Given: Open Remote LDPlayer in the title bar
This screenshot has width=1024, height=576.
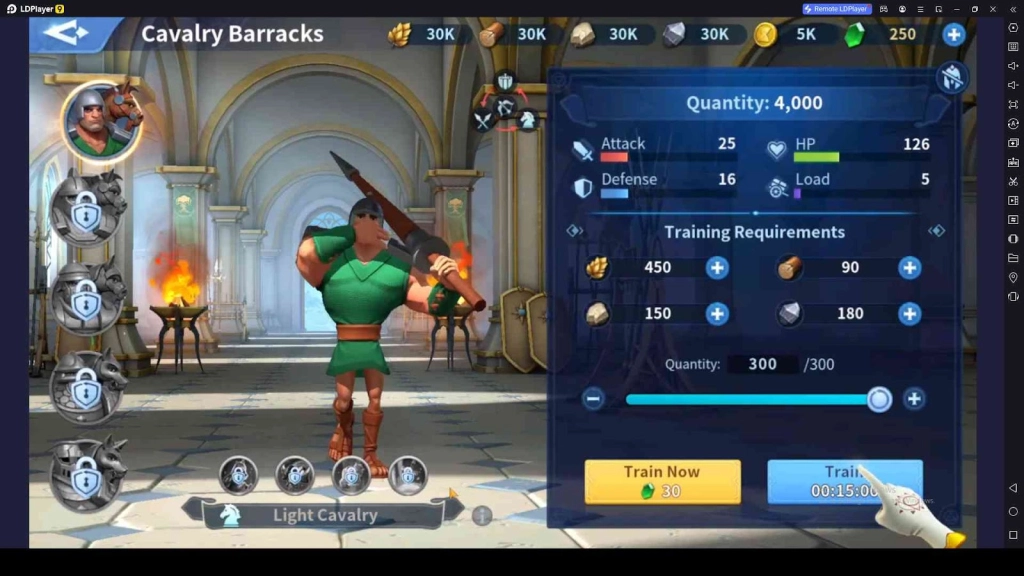Looking at the screenshot, I should 837,9.
